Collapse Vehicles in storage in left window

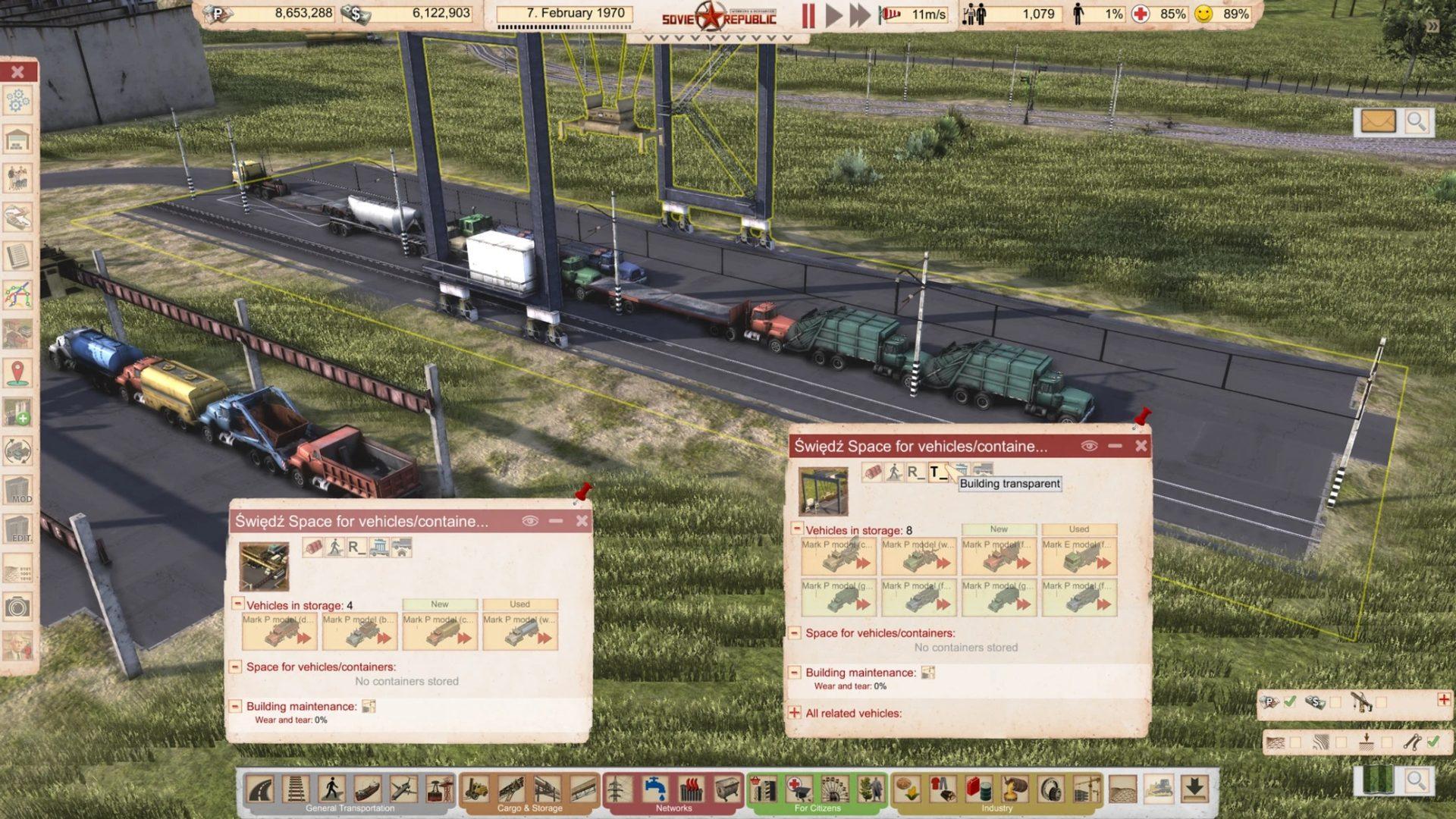pyautogui.click(x=237, y=604)
